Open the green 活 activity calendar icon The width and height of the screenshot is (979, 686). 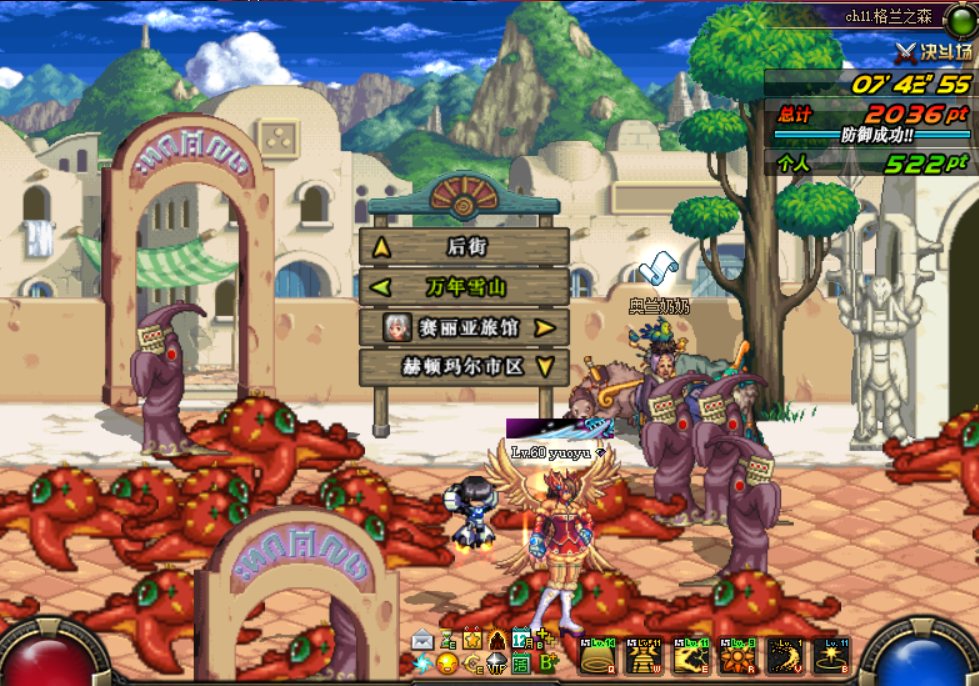[521, 663]
